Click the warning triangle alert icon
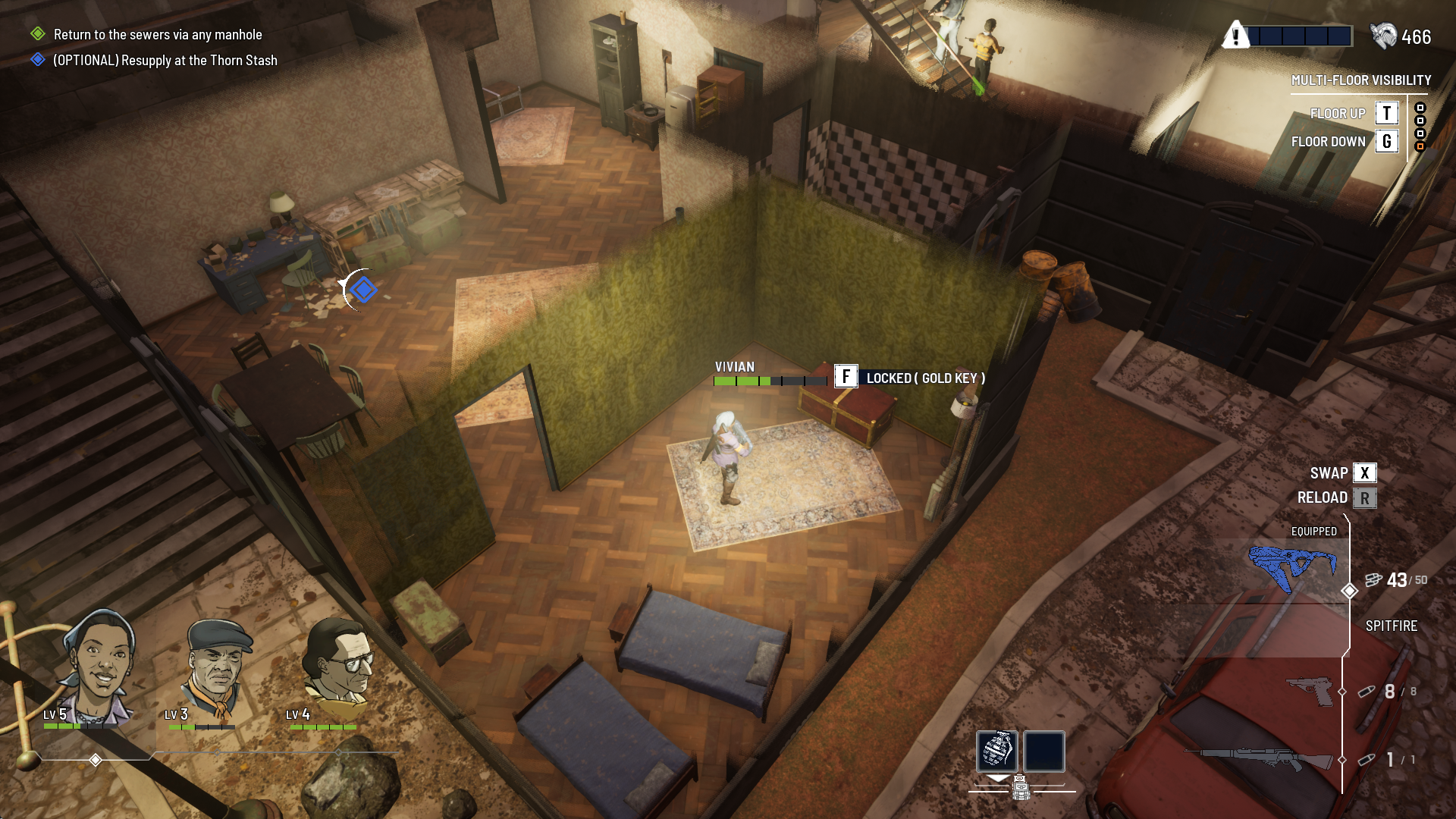 1237,34
